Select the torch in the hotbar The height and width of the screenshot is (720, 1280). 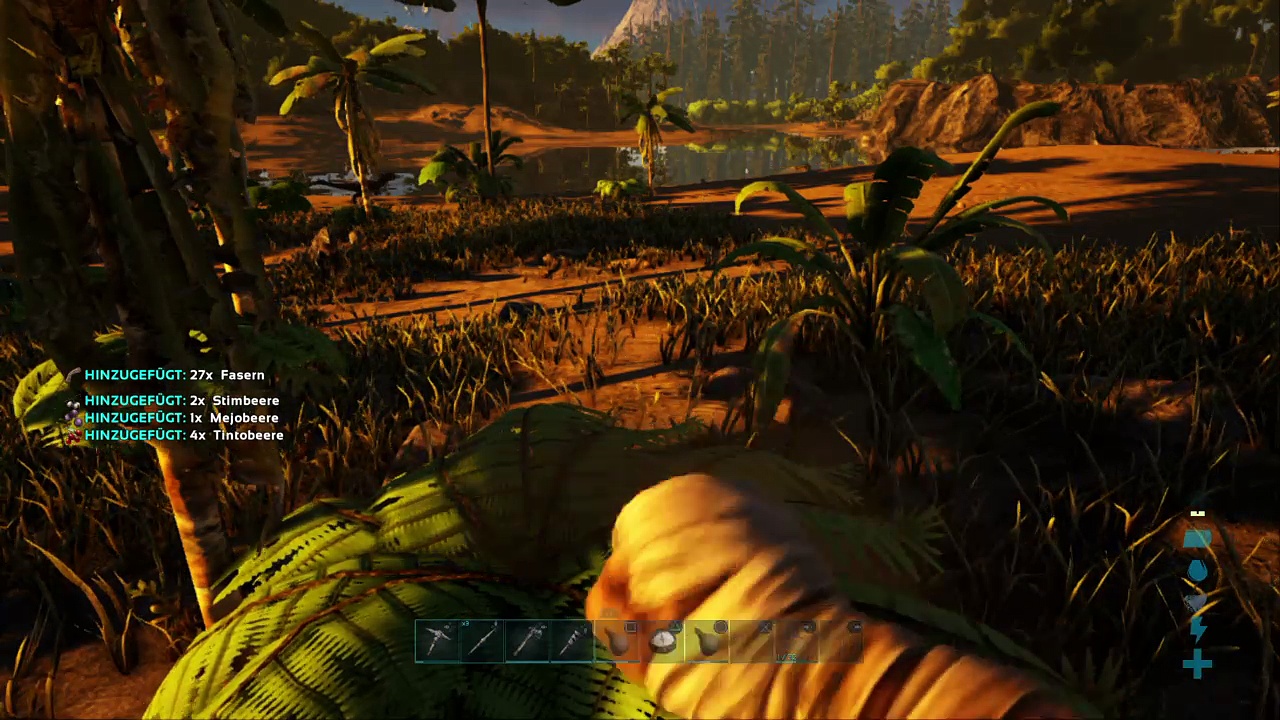click(573, 642)
